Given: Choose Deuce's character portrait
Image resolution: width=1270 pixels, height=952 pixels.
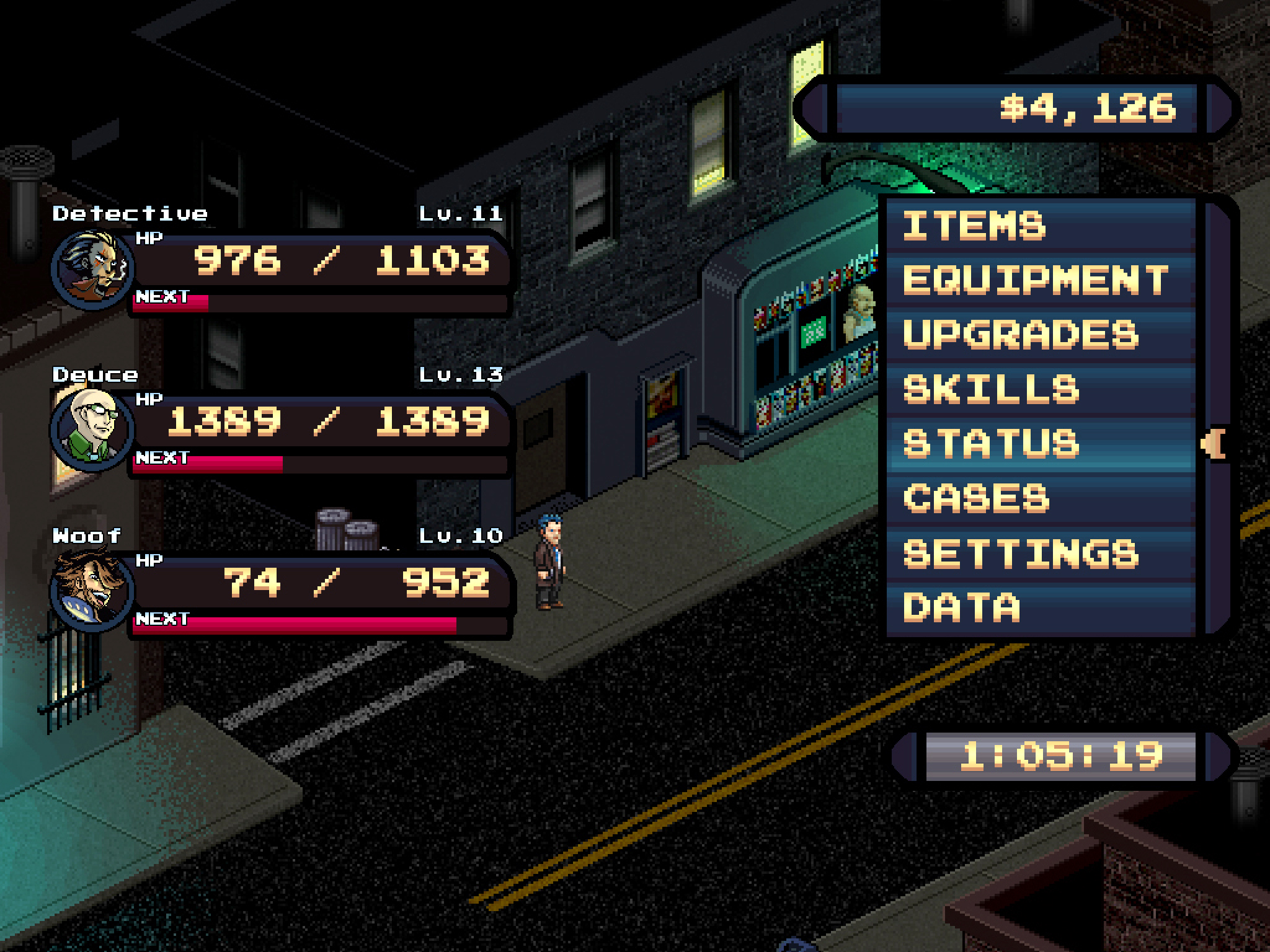Looking at the screenshot, I should (x=93, y=429).
